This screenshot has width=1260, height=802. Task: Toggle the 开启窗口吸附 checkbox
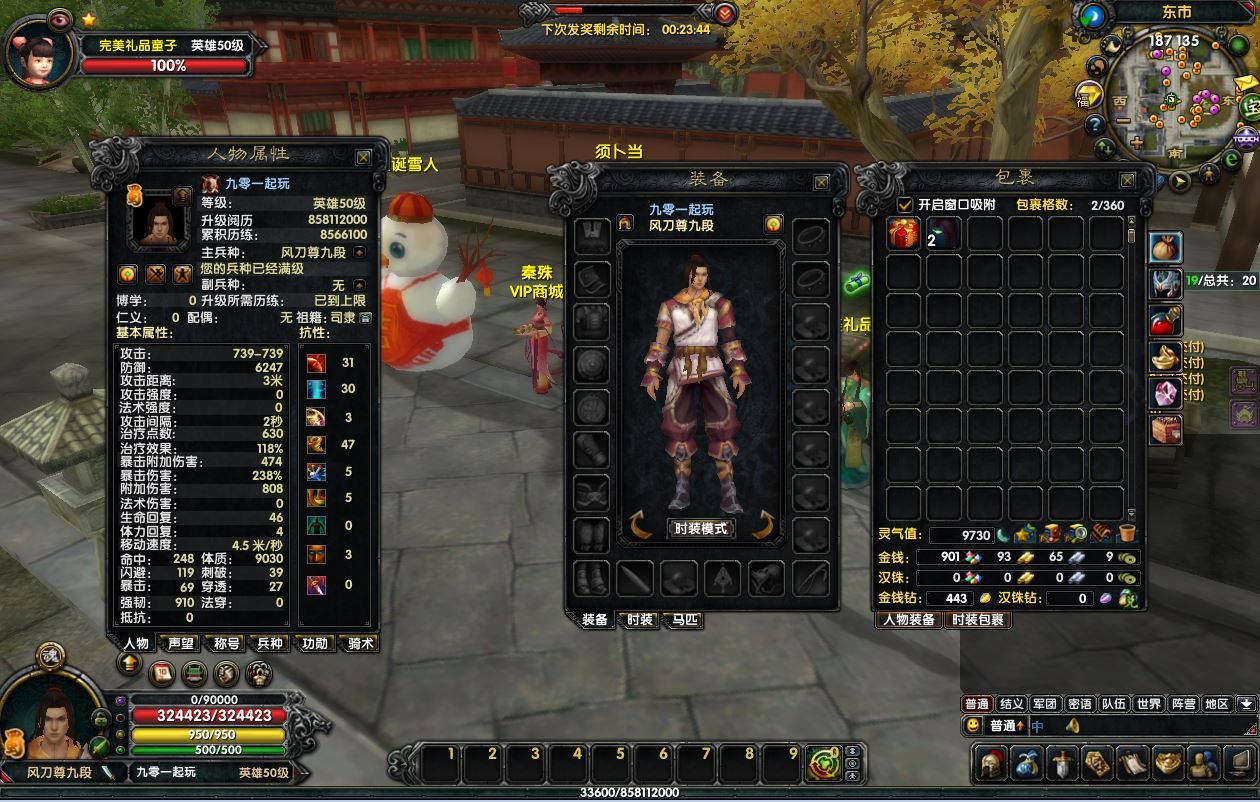pyautogui.click(x=903, y=205)
